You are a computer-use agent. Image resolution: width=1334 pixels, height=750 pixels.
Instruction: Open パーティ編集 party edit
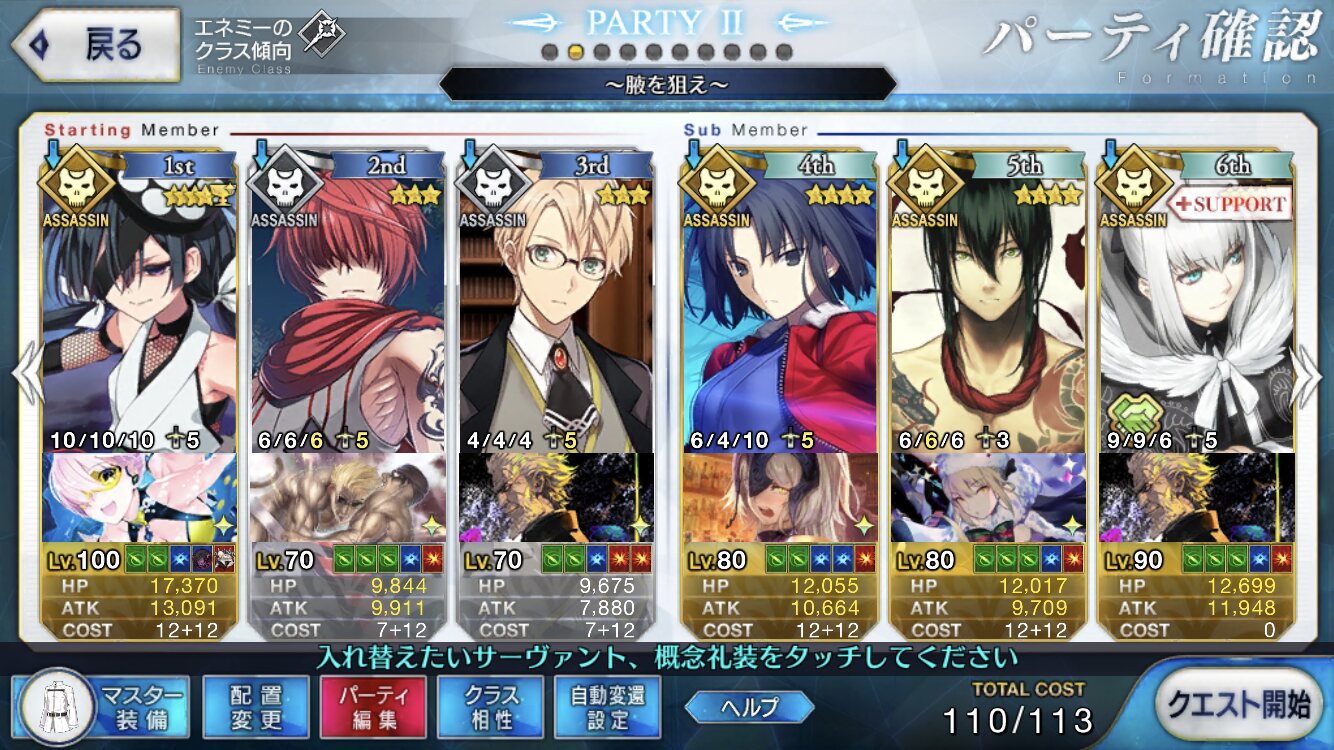[x=372, y=706]
